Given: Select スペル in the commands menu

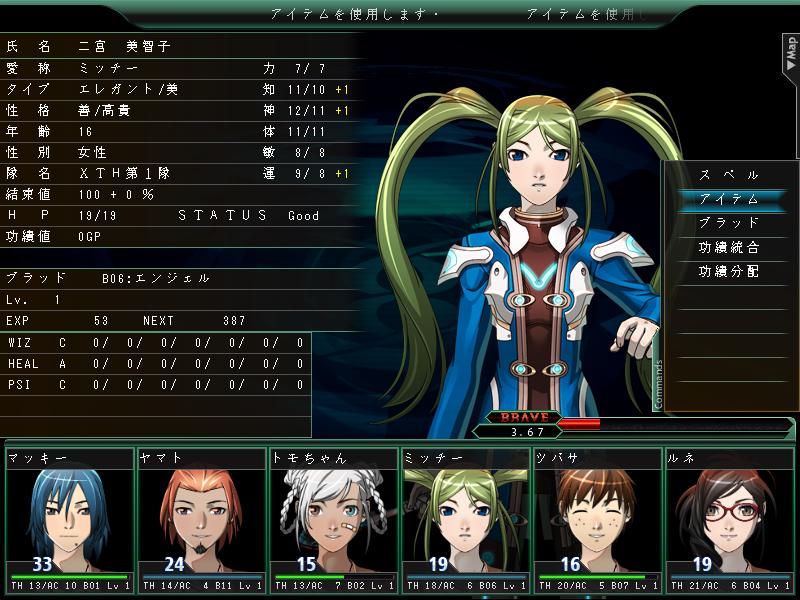Looking at the screenshot, I should (x=729, y=175).
